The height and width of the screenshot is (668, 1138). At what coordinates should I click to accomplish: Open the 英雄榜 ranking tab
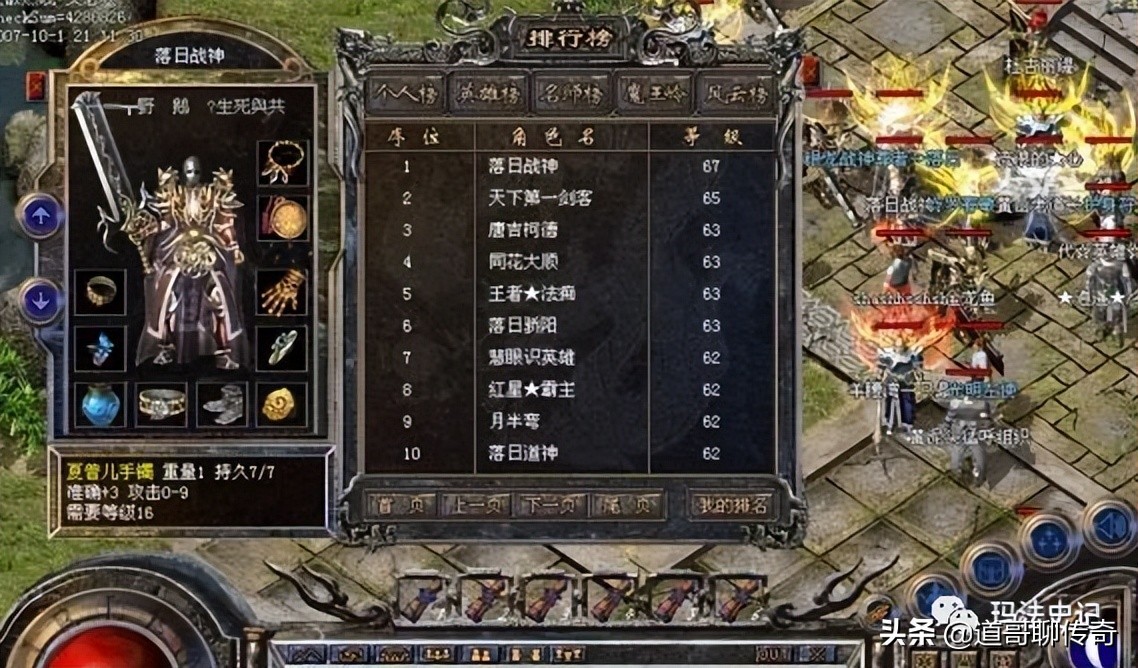[x=489, y=93]
